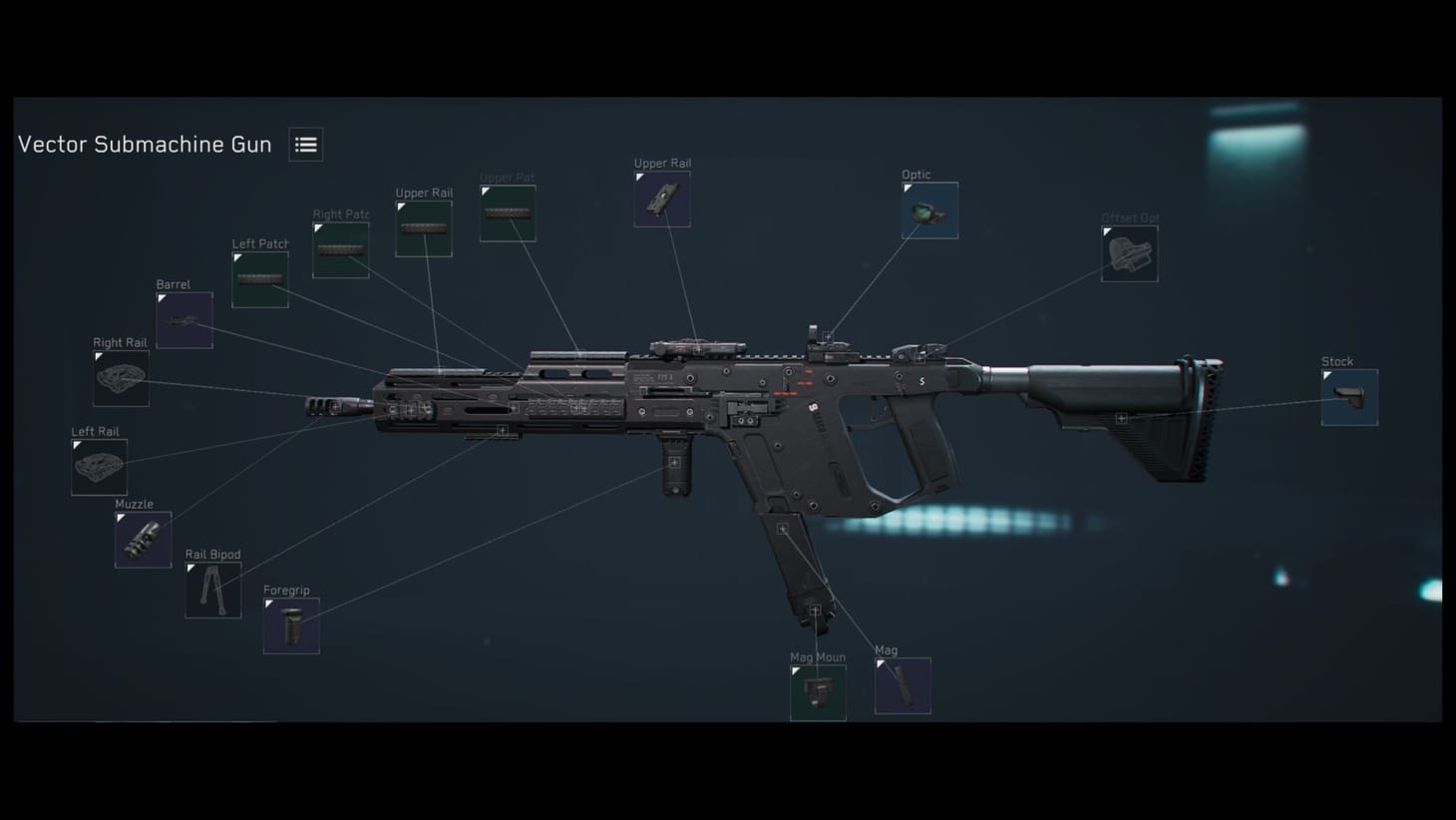This screenshot has height=820, width=1456.
Task: Select the Right Rail attachment
Action: click(x=120, y=377)
